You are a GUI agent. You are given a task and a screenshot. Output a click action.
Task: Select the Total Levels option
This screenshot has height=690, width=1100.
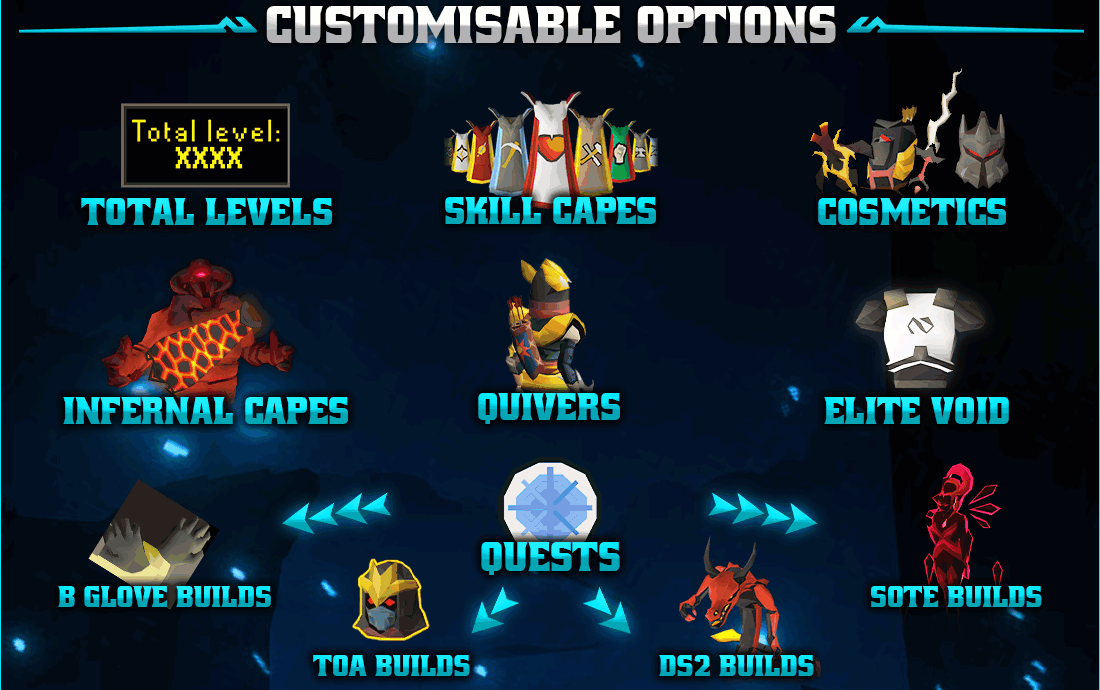[207, 212]
